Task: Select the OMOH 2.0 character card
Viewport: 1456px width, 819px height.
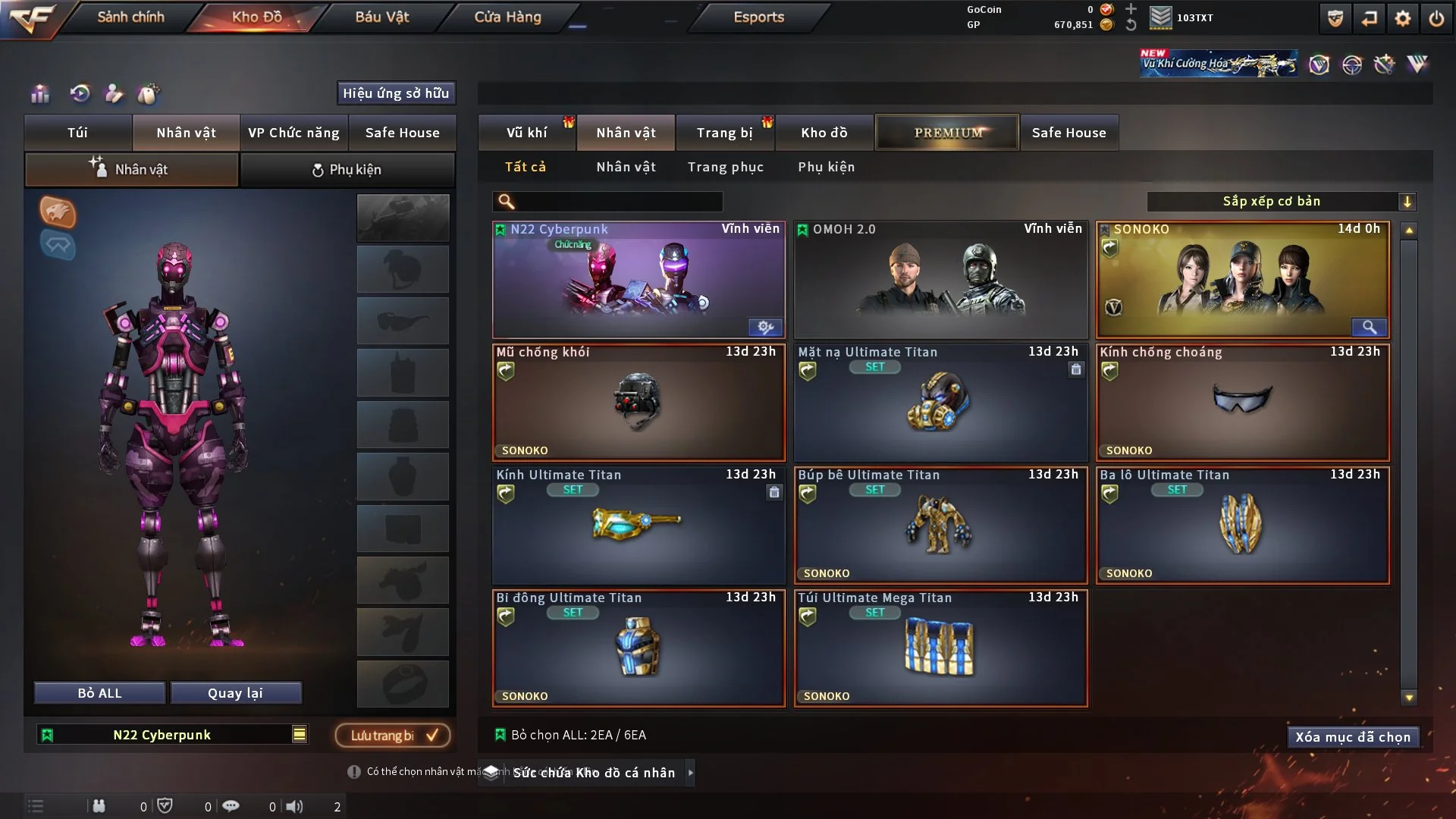Action: click(940, 279)
